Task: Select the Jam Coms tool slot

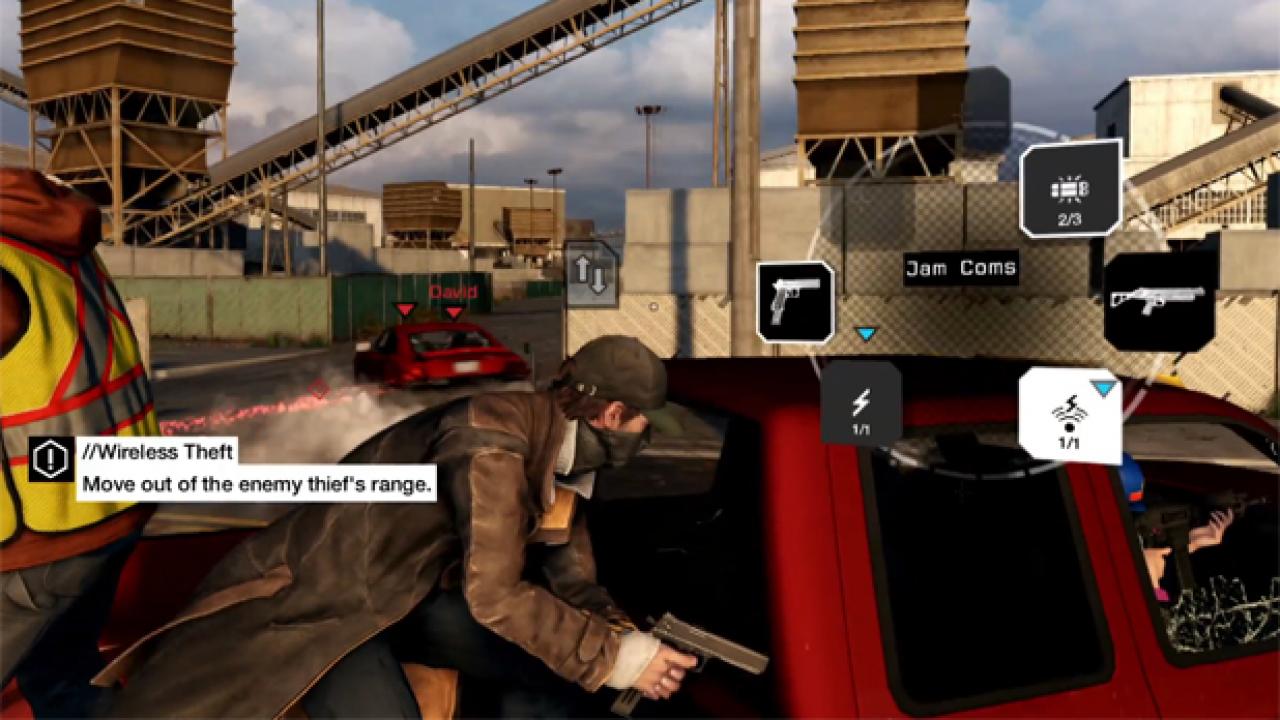Action: click(1069, 414)
